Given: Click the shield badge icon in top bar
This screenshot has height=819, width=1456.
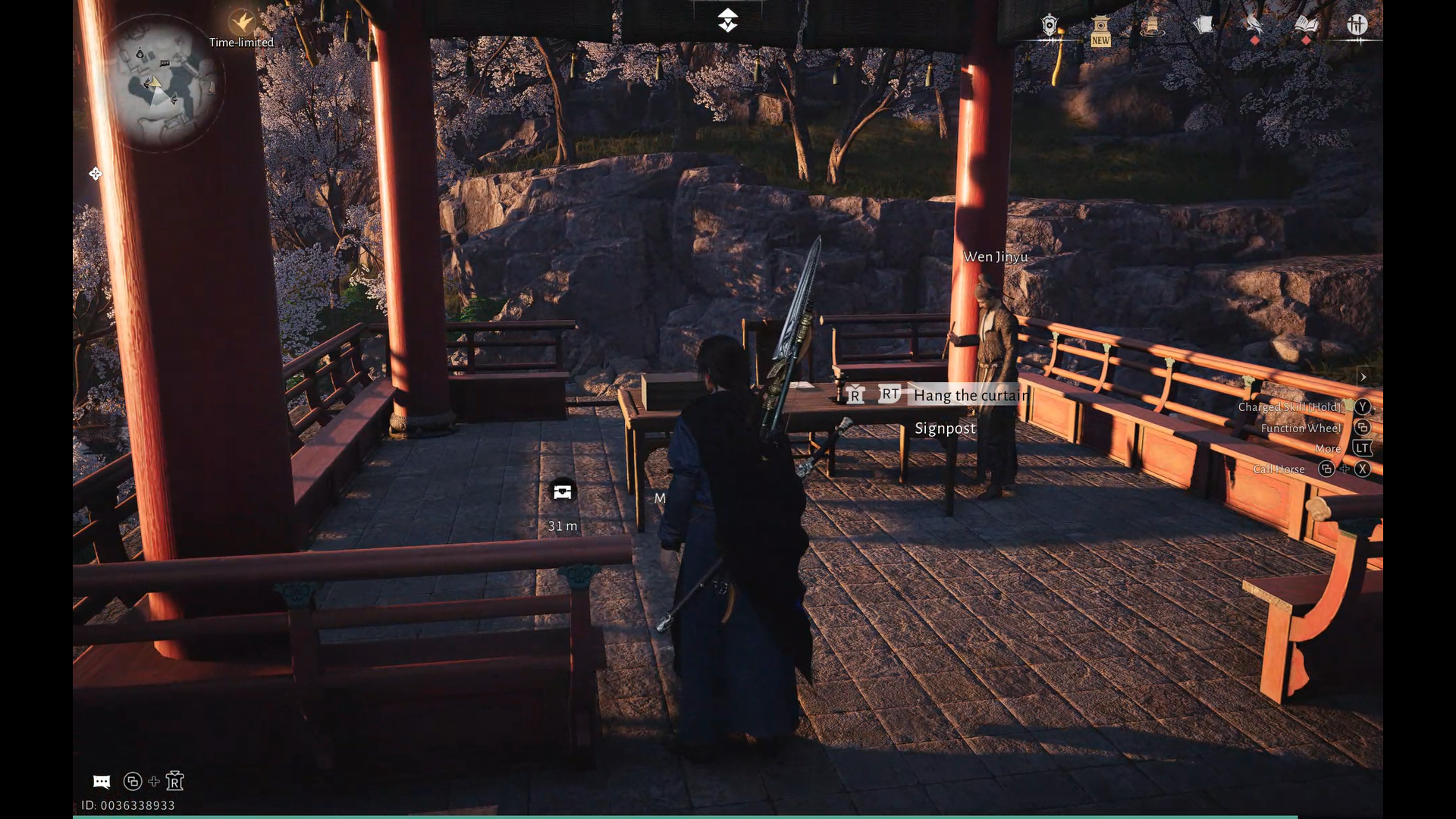Looking at the screenshot, I should click(1050, 26).
